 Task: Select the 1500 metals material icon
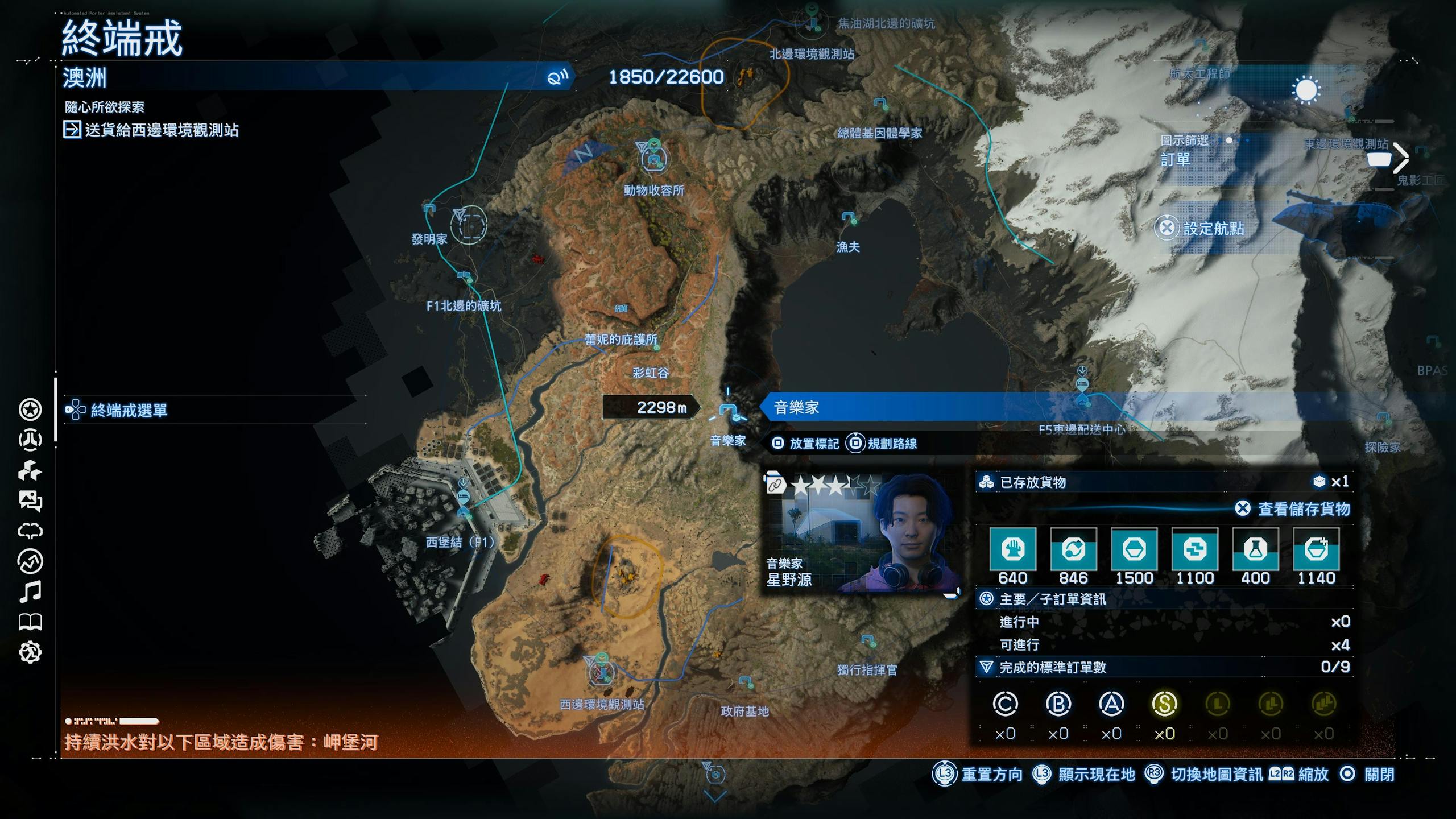click(x=1134, y=549)
